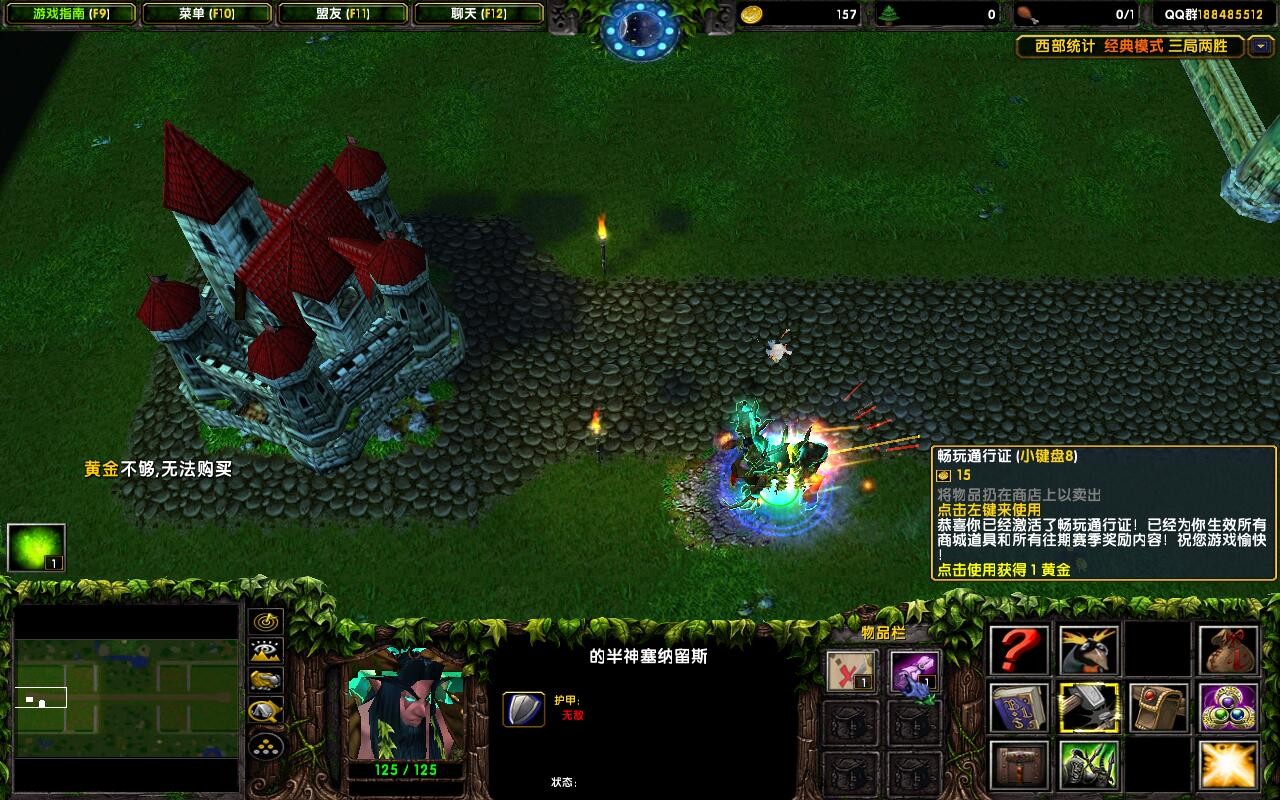The height and width of the screenshot is (800, 1280).
Task: Collapse the scoreboard with the arrow button
Action: 1261,46
